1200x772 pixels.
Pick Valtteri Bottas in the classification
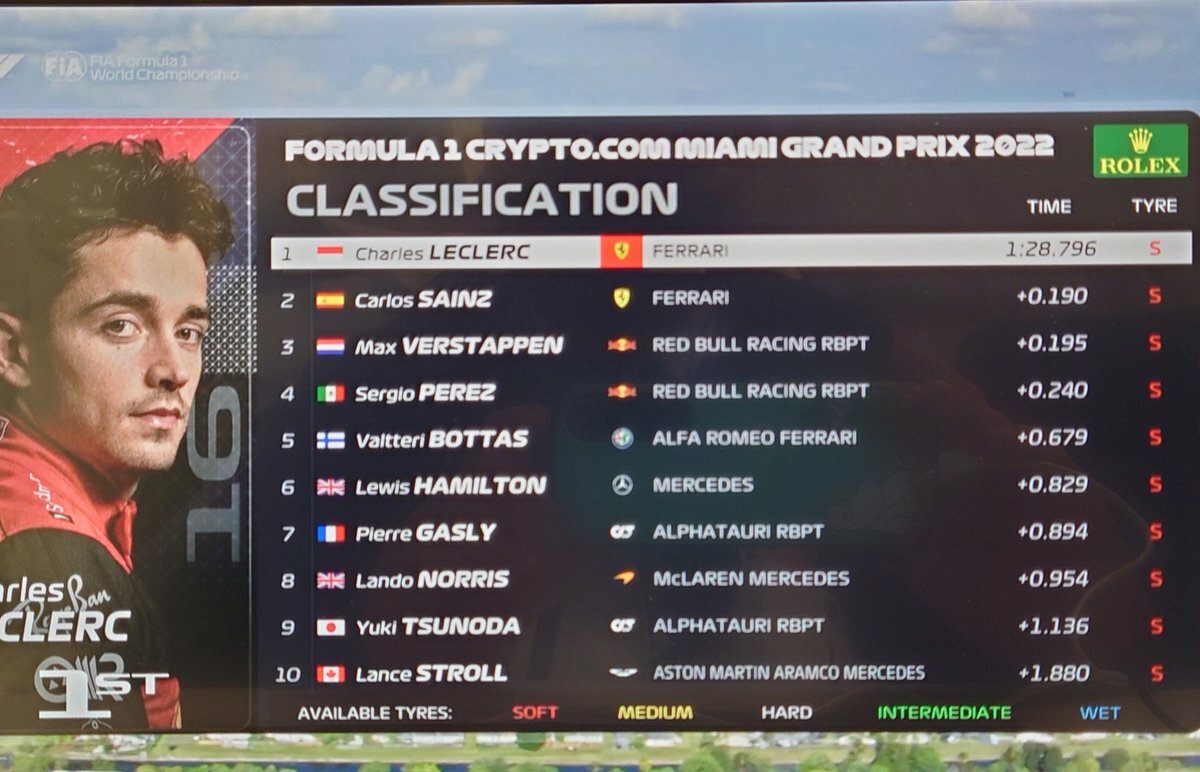click(730, 438)
